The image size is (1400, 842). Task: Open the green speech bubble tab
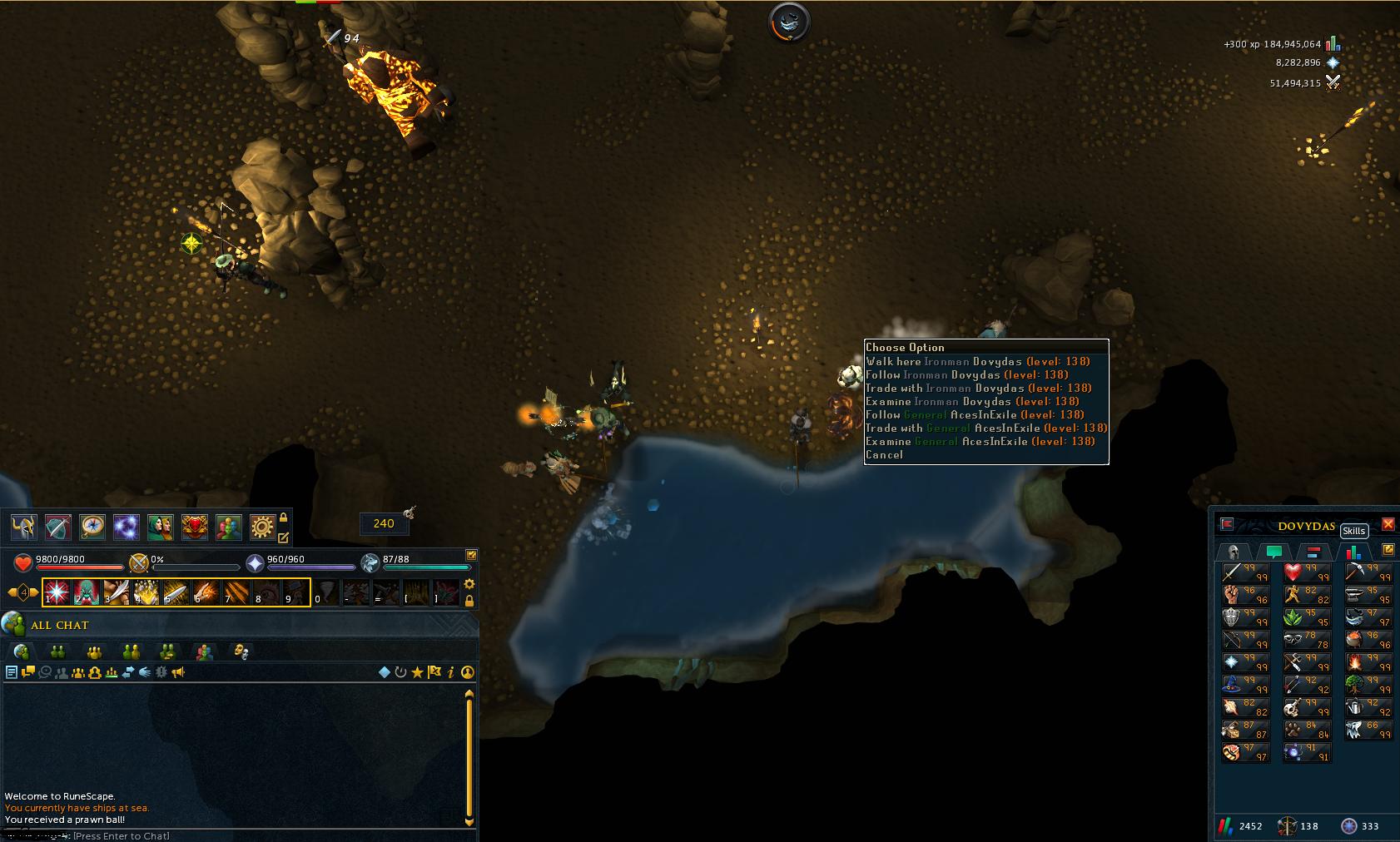[x=1273, y=552]
